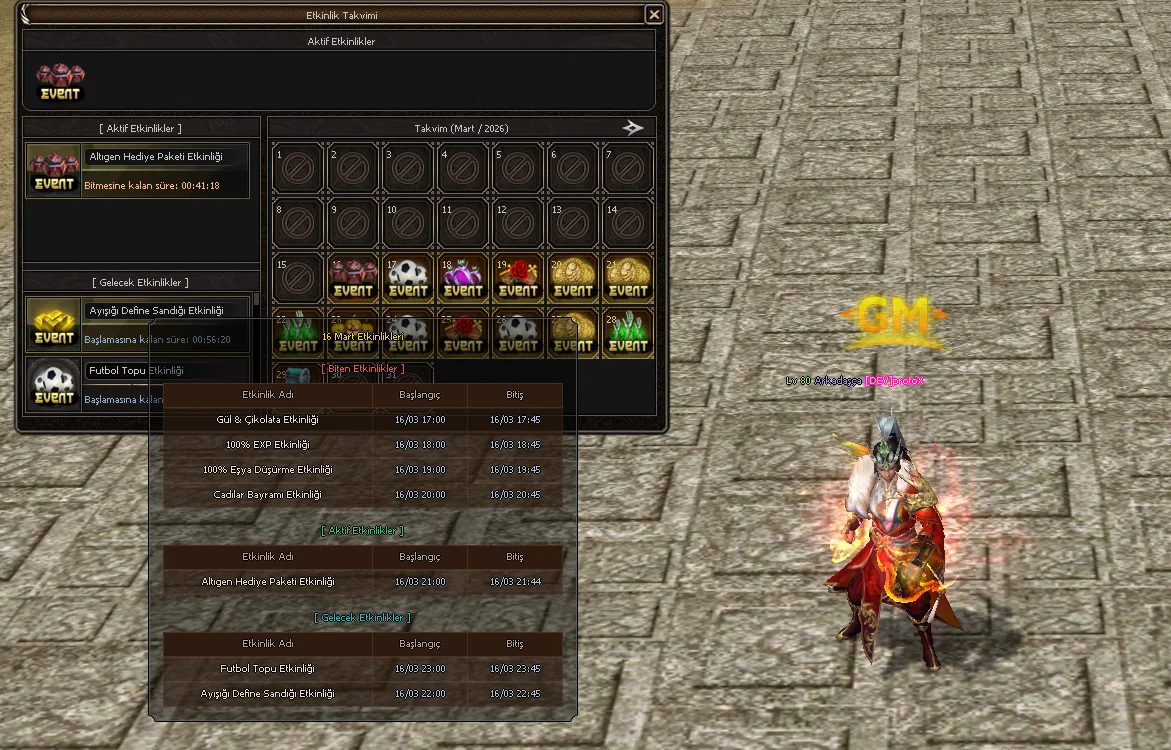Viewport: 1171px width, 750px height.
Task: Click the gift box event icon under Aktif Etkinlikler
Action: point(60,82)
